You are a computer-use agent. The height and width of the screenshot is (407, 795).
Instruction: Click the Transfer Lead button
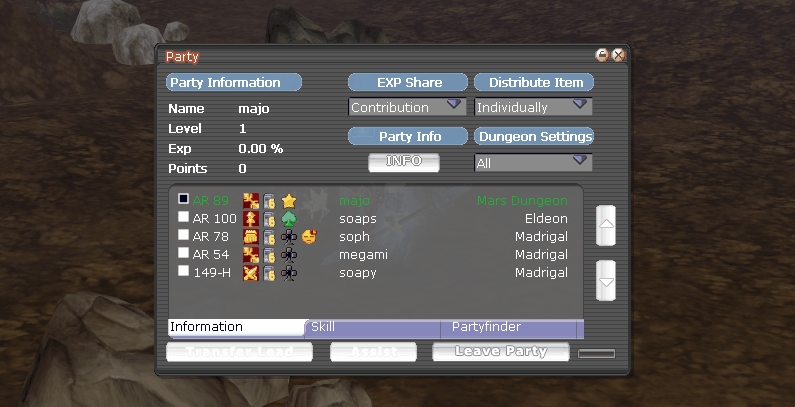click(239, 352)
